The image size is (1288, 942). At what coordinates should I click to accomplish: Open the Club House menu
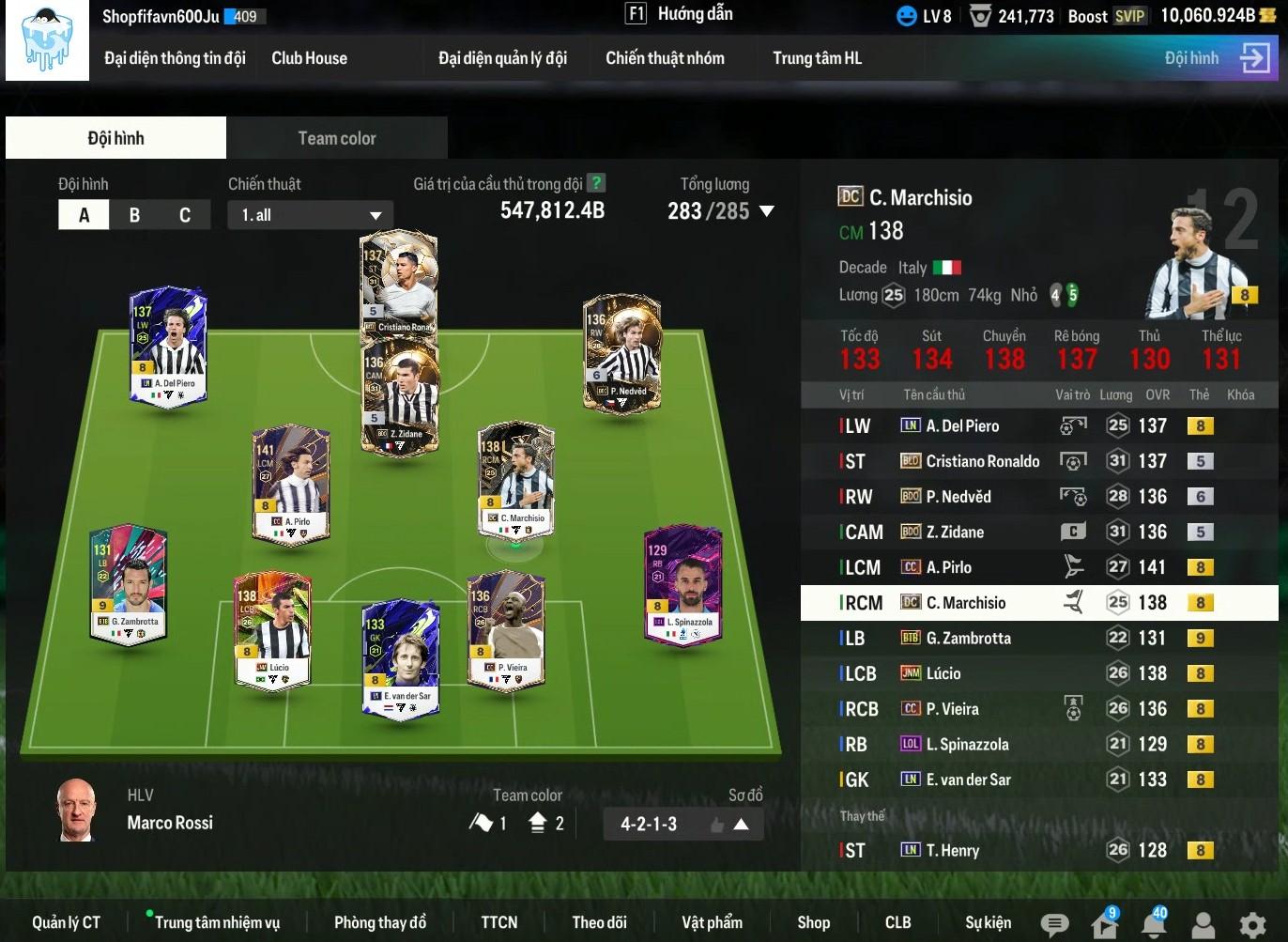309,58
